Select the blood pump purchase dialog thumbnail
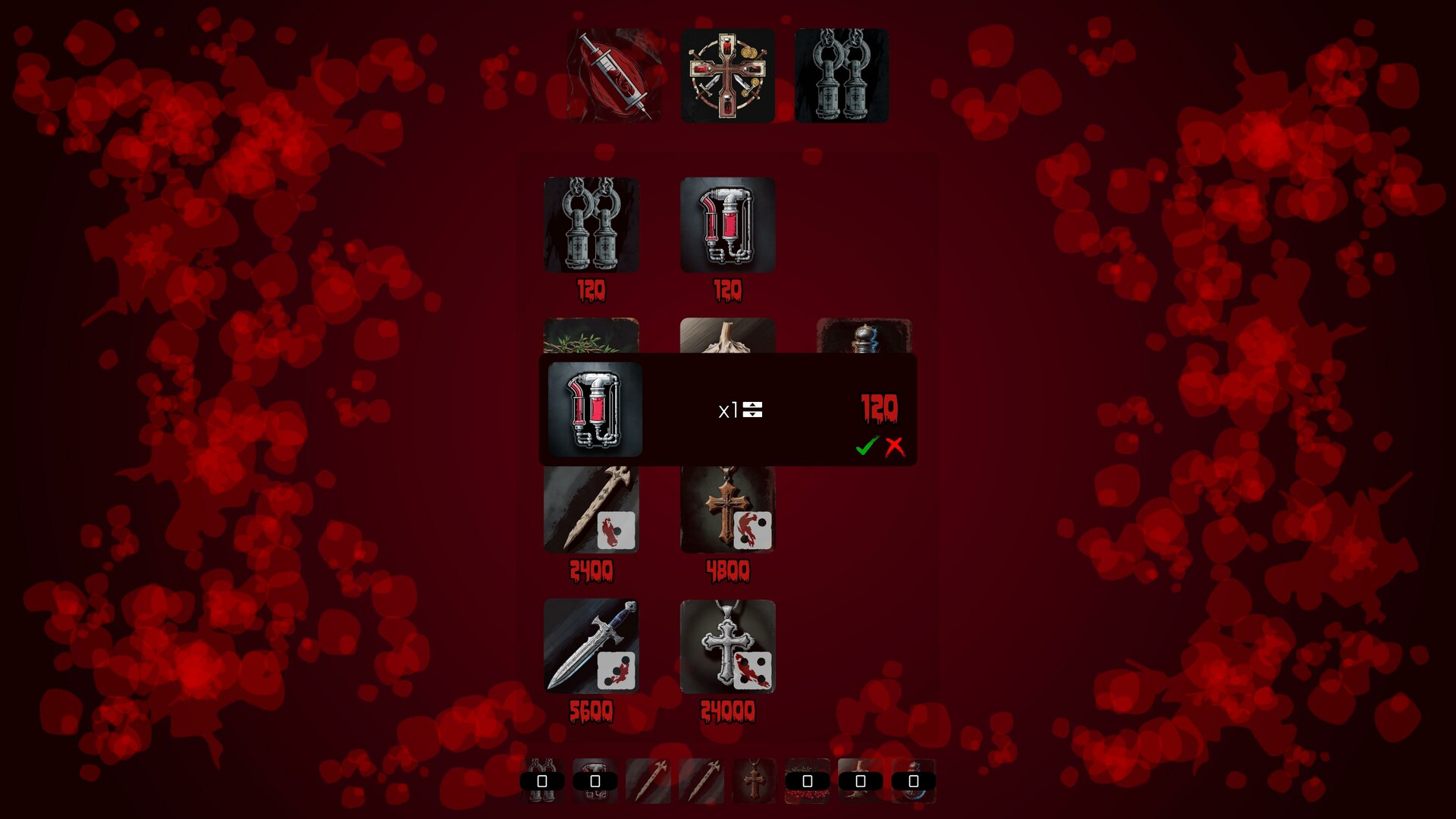 click(595, 409)
